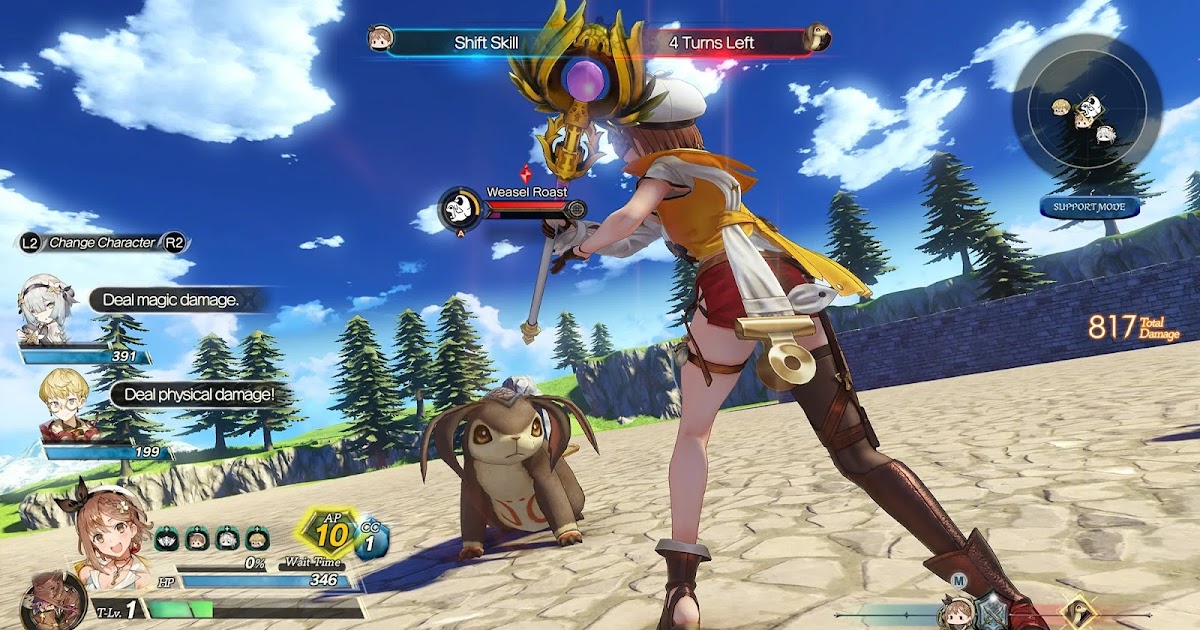The image size is (1200, 630).
Task: Click the chibi face icon beside Shift Skill
Action: click(x=380, y=39)
